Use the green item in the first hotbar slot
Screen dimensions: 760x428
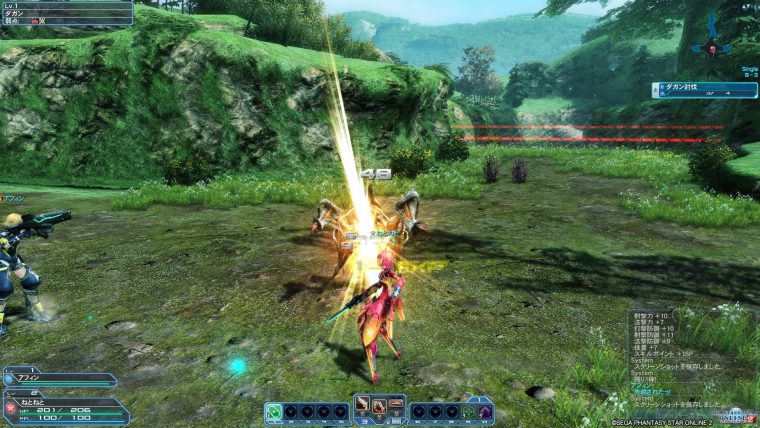click(x=274, y=411)
